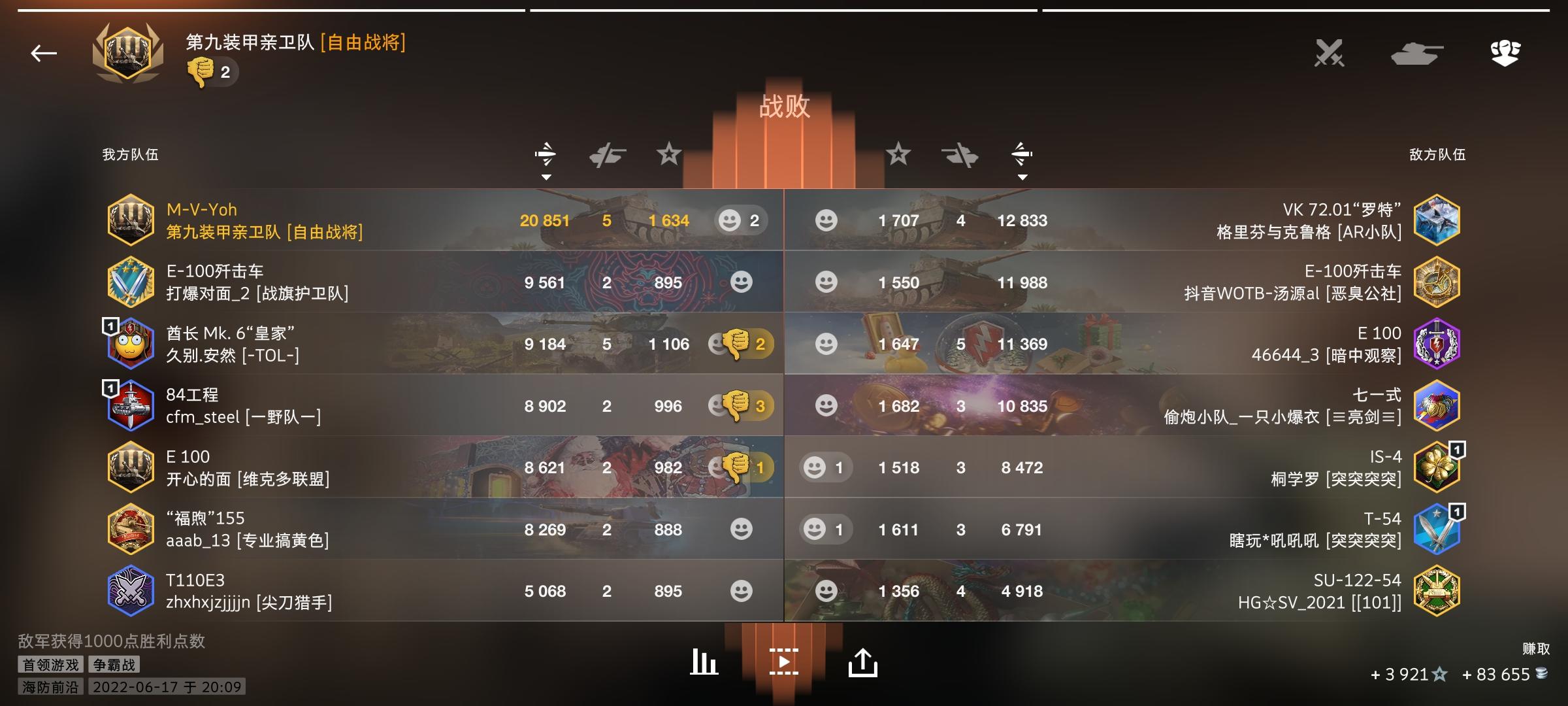This screenshot has width=1568, height=706.
Task: Sort allies by star experience icon
Action: (668, 155)
